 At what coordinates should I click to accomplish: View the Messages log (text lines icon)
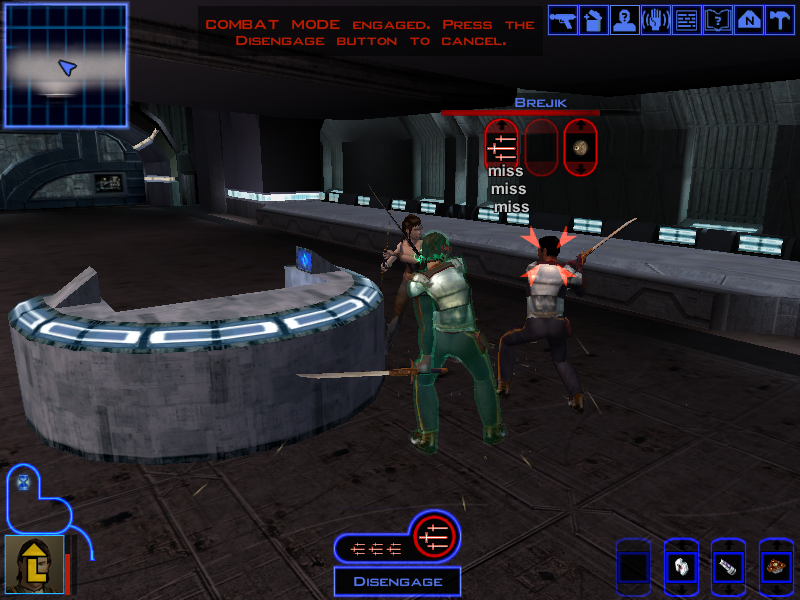point(687,20)
